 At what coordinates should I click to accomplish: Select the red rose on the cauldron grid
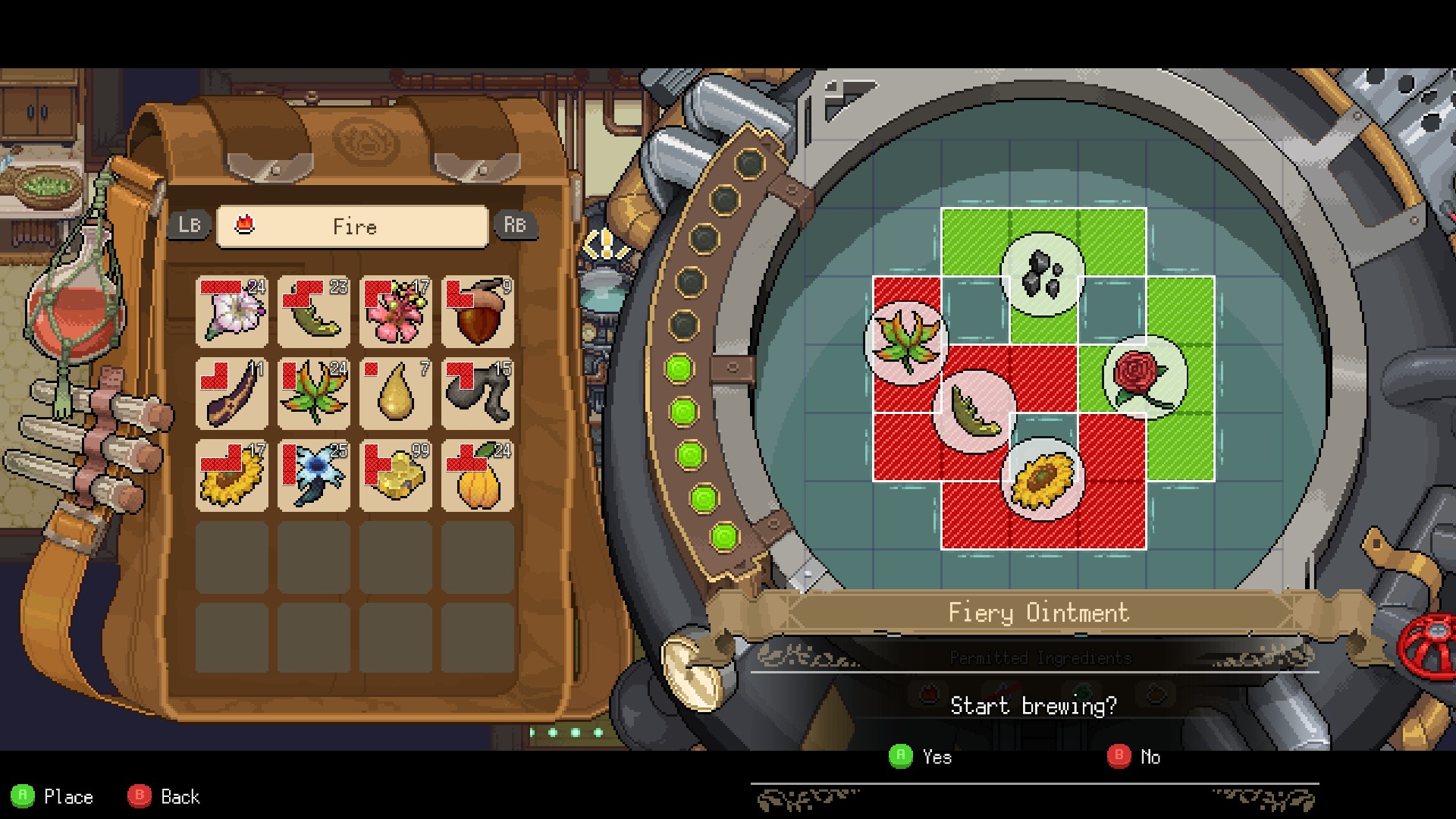(1144, 377)
